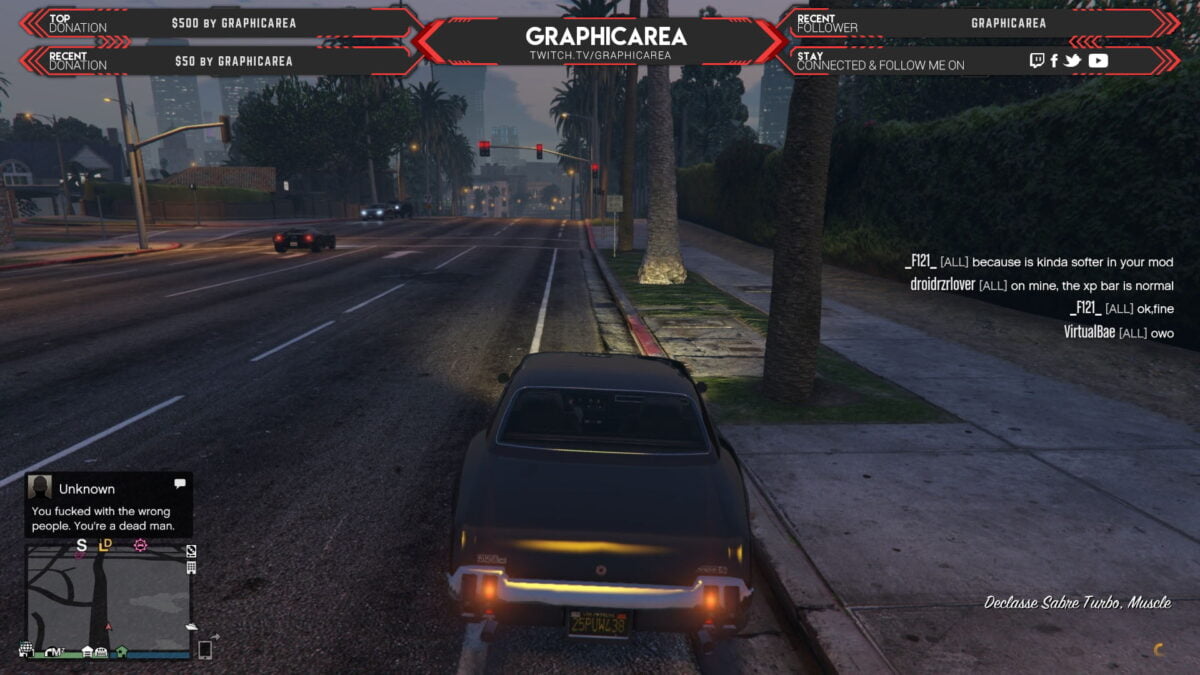1200x675 pixels.
Task: Open the Unknown text message notification
Action: point(108,504)
